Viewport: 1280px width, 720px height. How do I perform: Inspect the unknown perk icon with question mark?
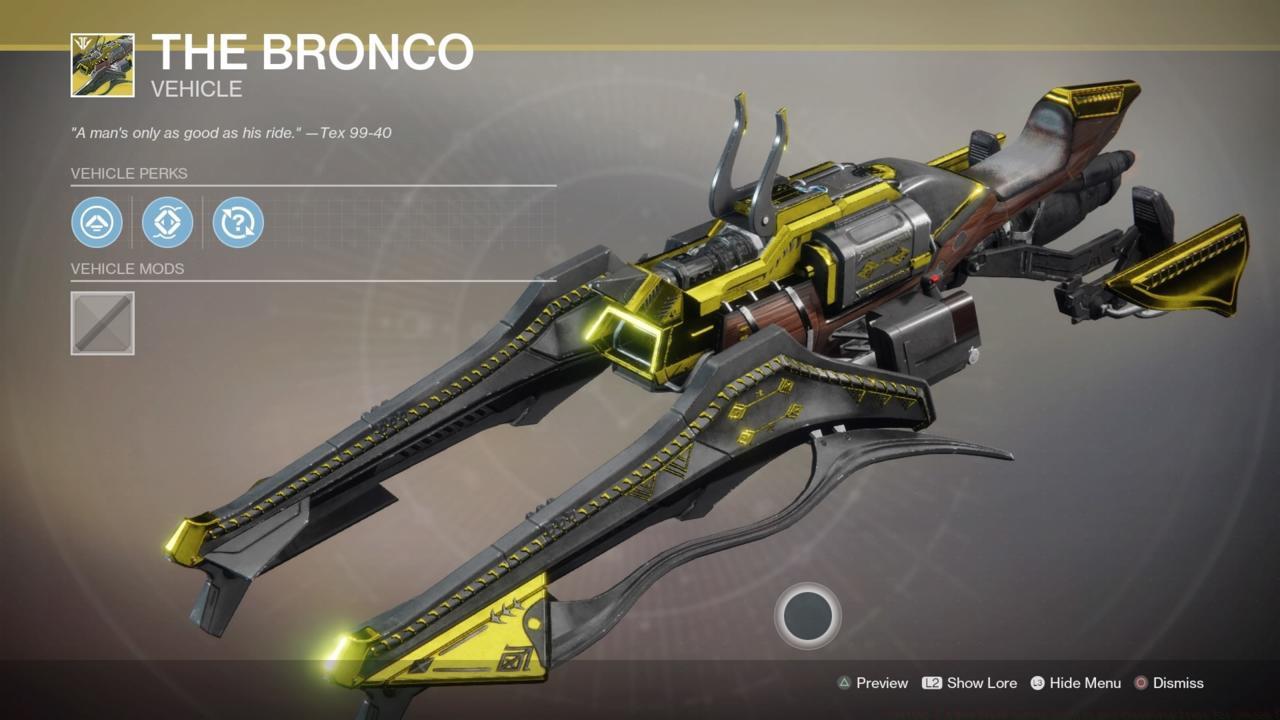(238, 222)
